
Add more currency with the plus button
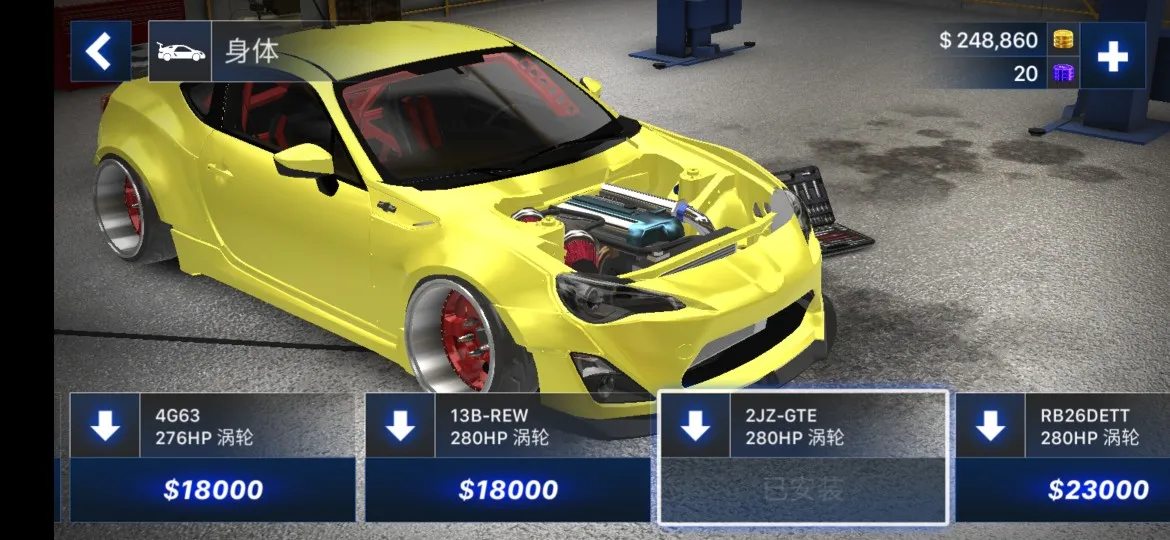point(1112,56)
